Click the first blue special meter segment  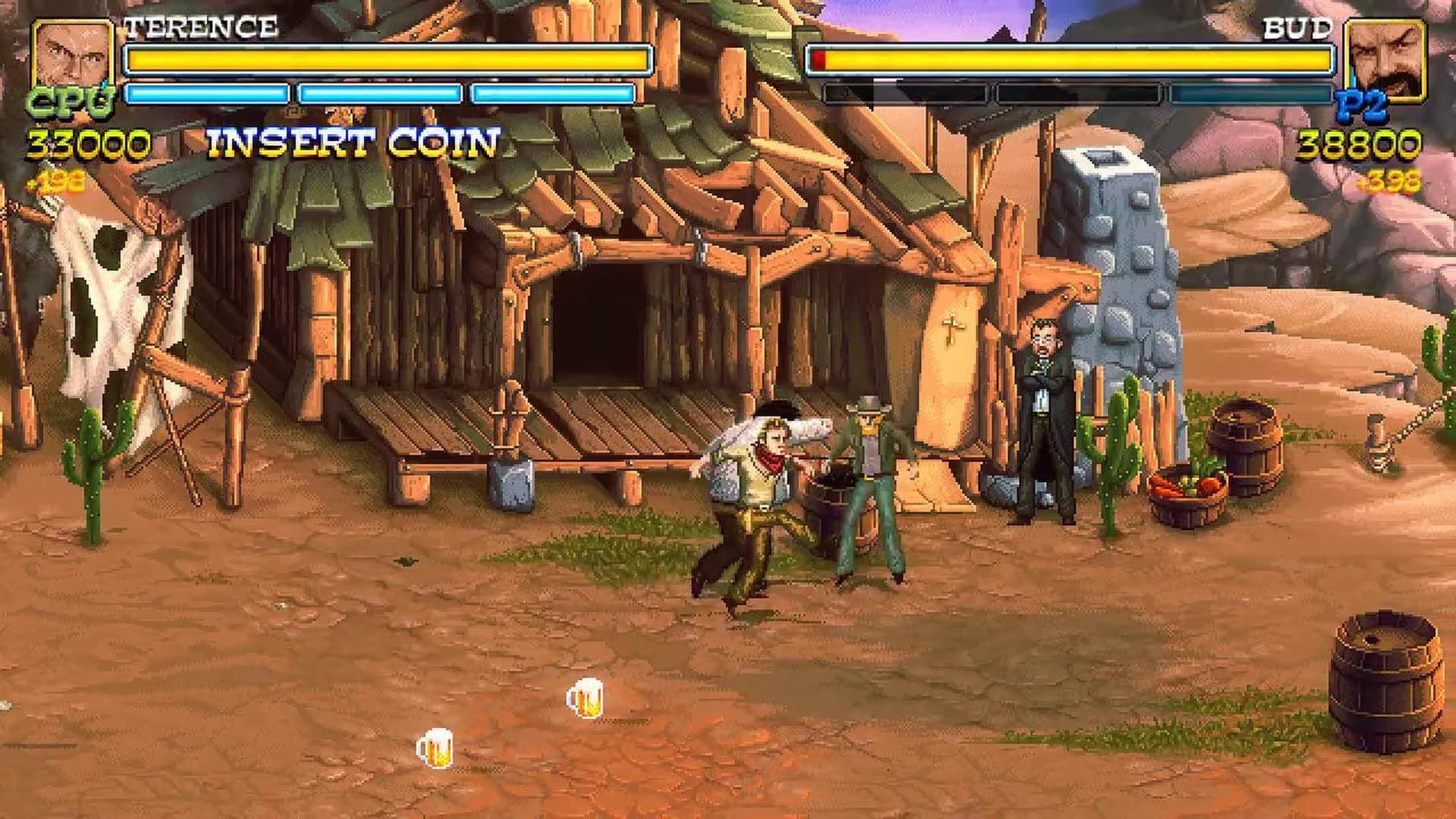coord(206,95)
